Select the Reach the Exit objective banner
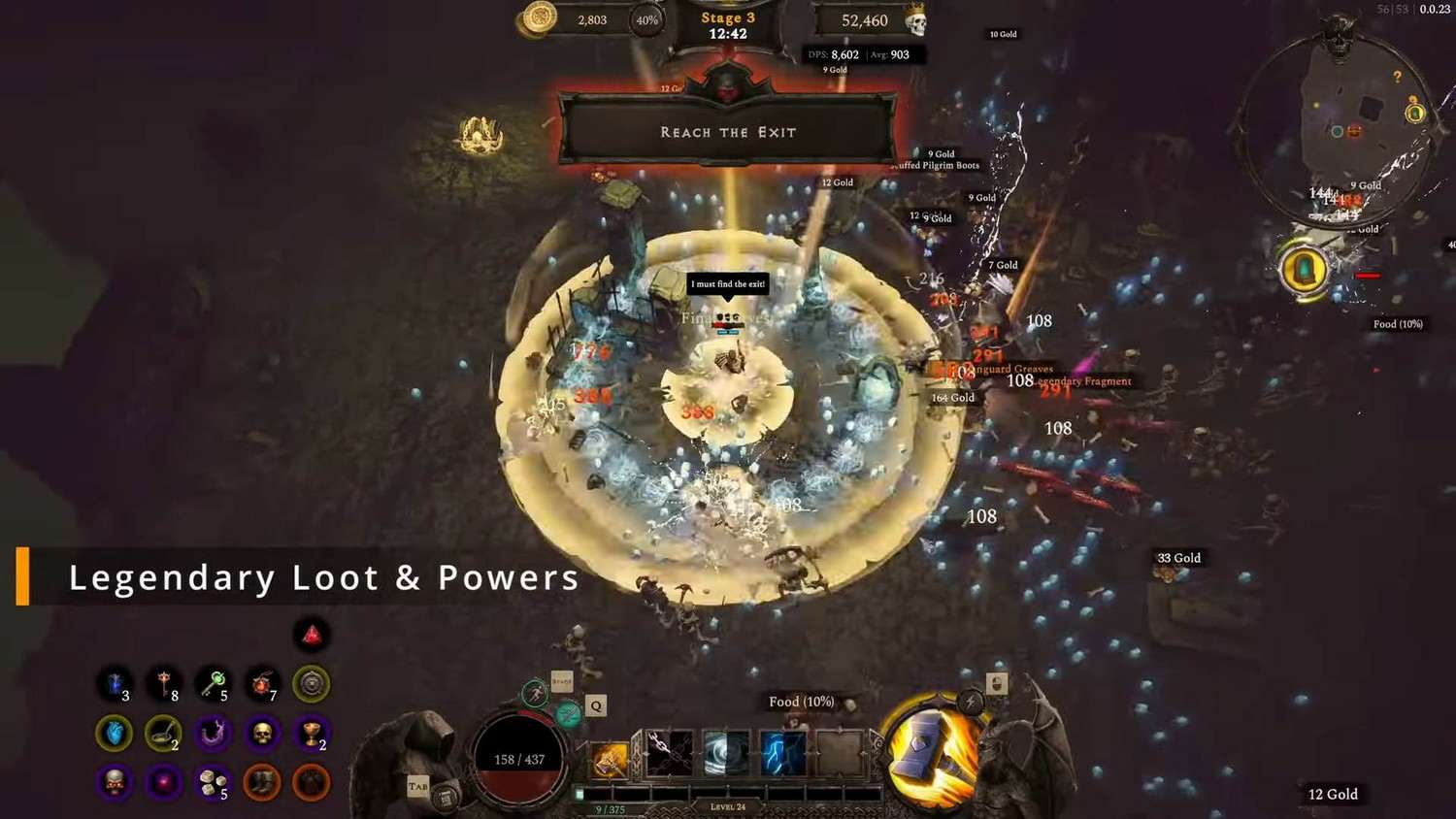1456x819 pixels. [728, 132]
